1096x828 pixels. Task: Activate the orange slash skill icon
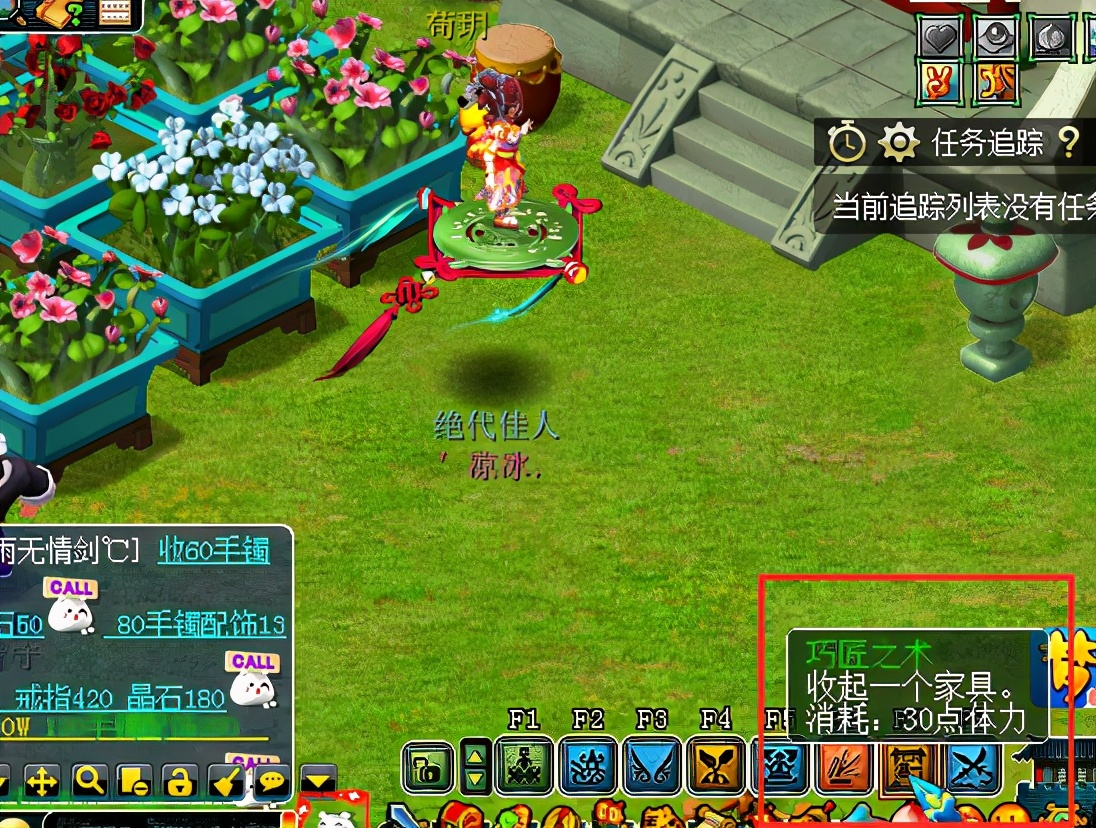tap(844, 768)
